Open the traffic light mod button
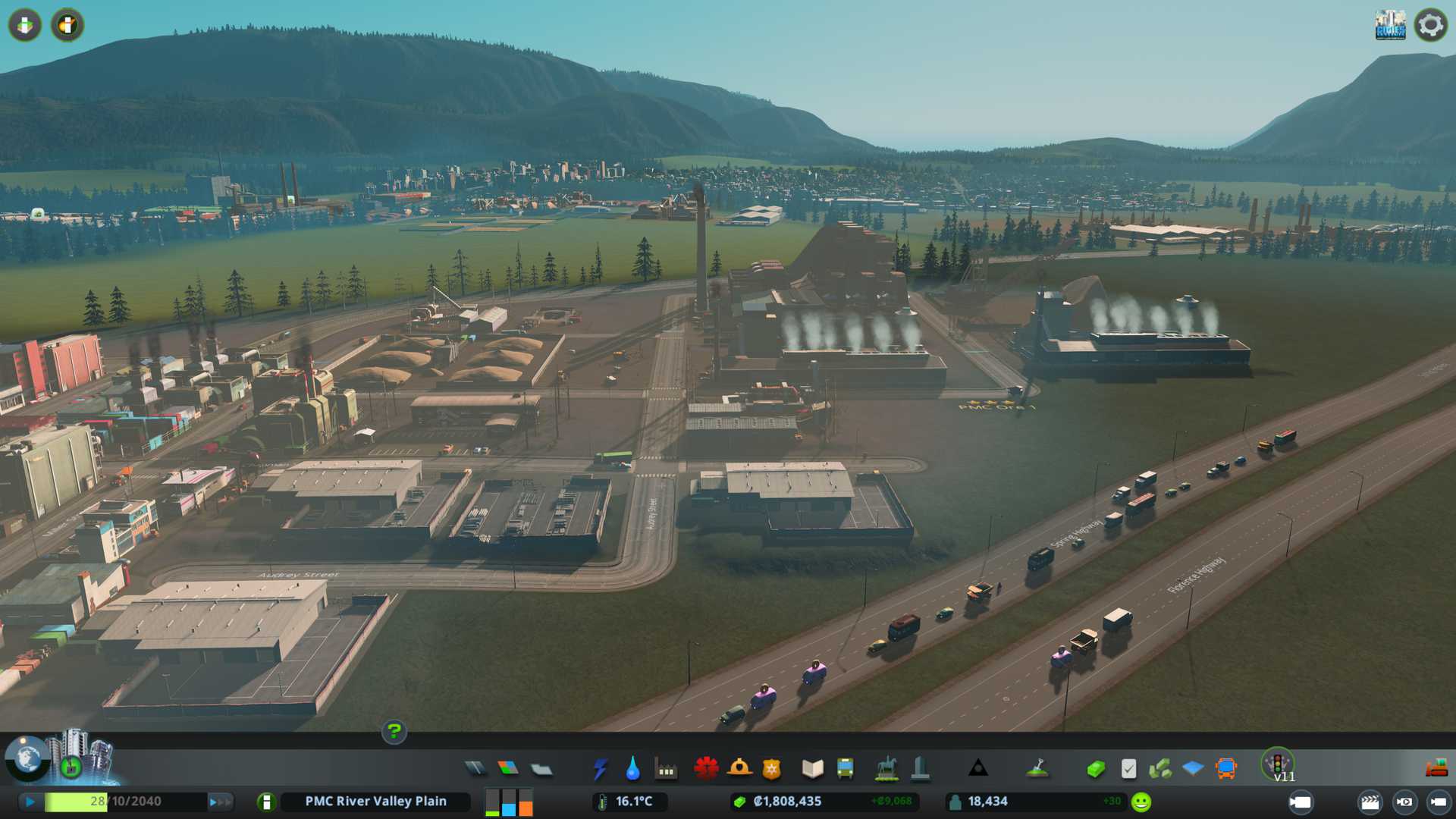The height and width of the screenshot is (819, 1456). tap(1278, 763)
